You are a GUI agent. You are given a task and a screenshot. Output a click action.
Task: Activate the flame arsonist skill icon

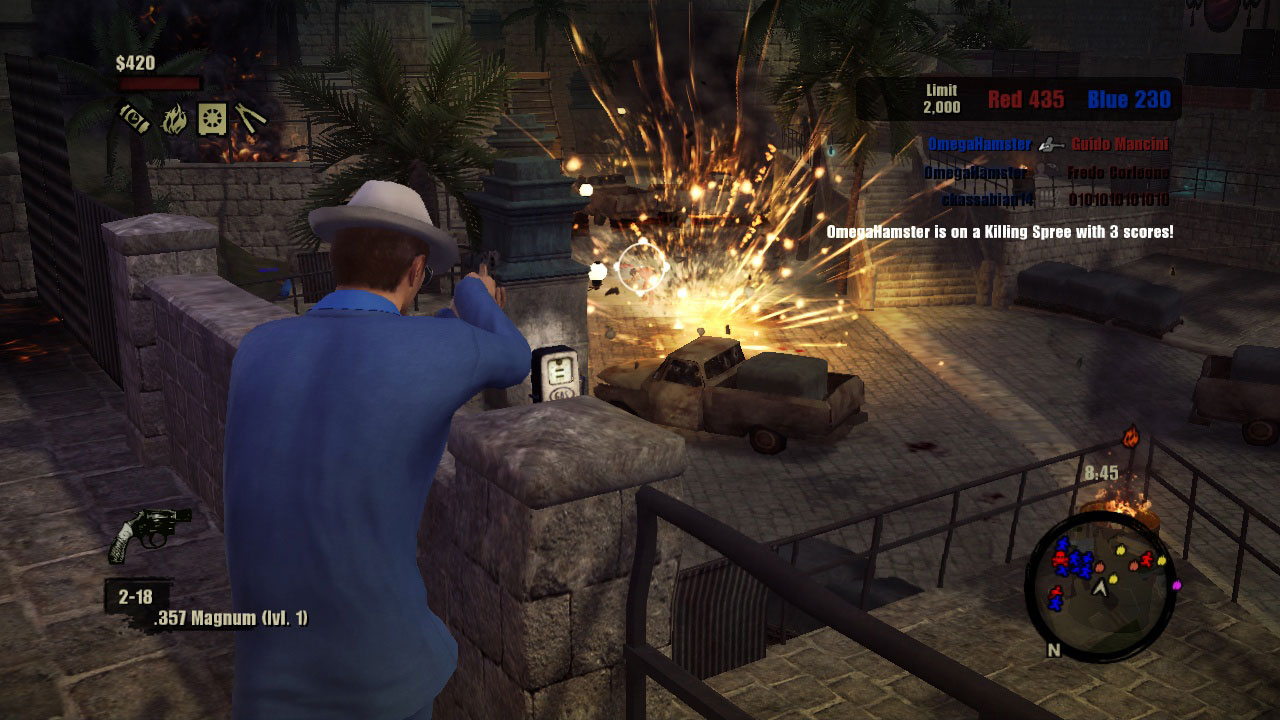point(174,119)
